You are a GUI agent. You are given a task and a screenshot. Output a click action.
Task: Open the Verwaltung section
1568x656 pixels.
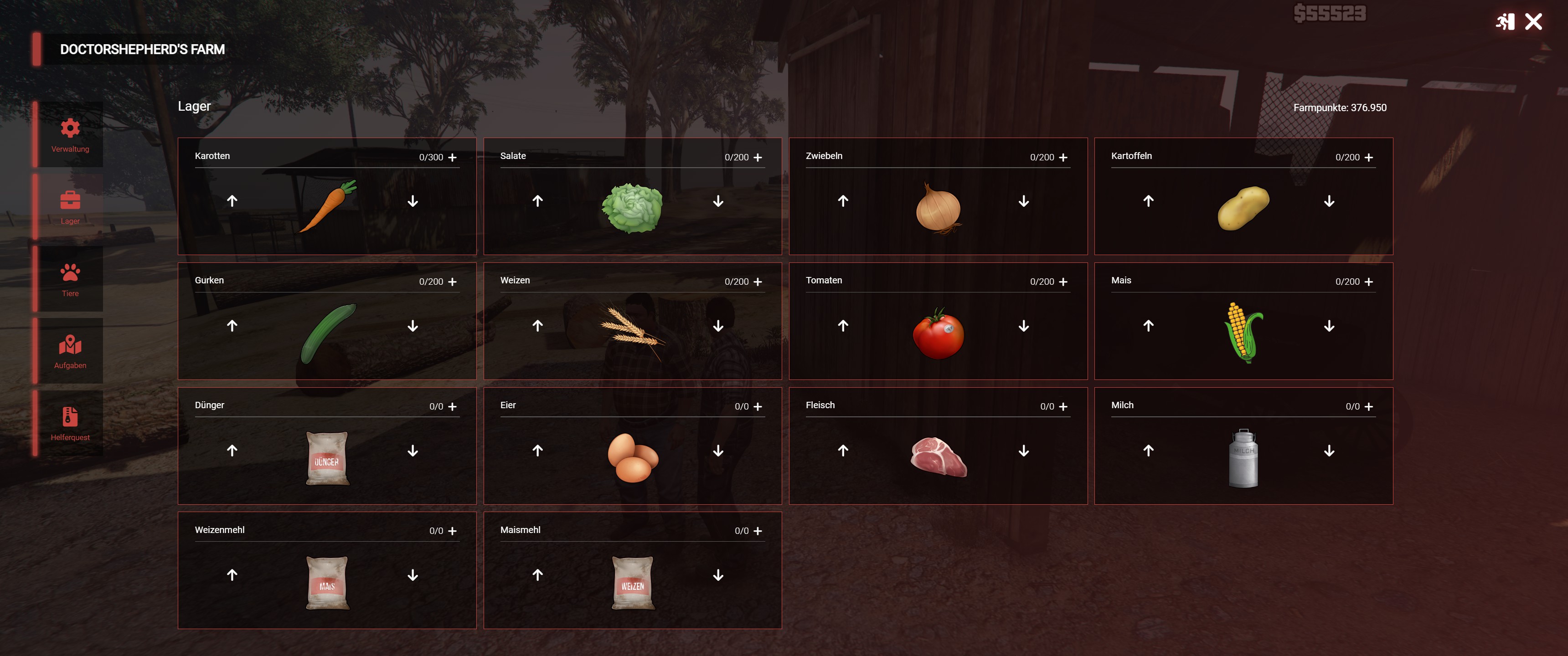point(70,134)
